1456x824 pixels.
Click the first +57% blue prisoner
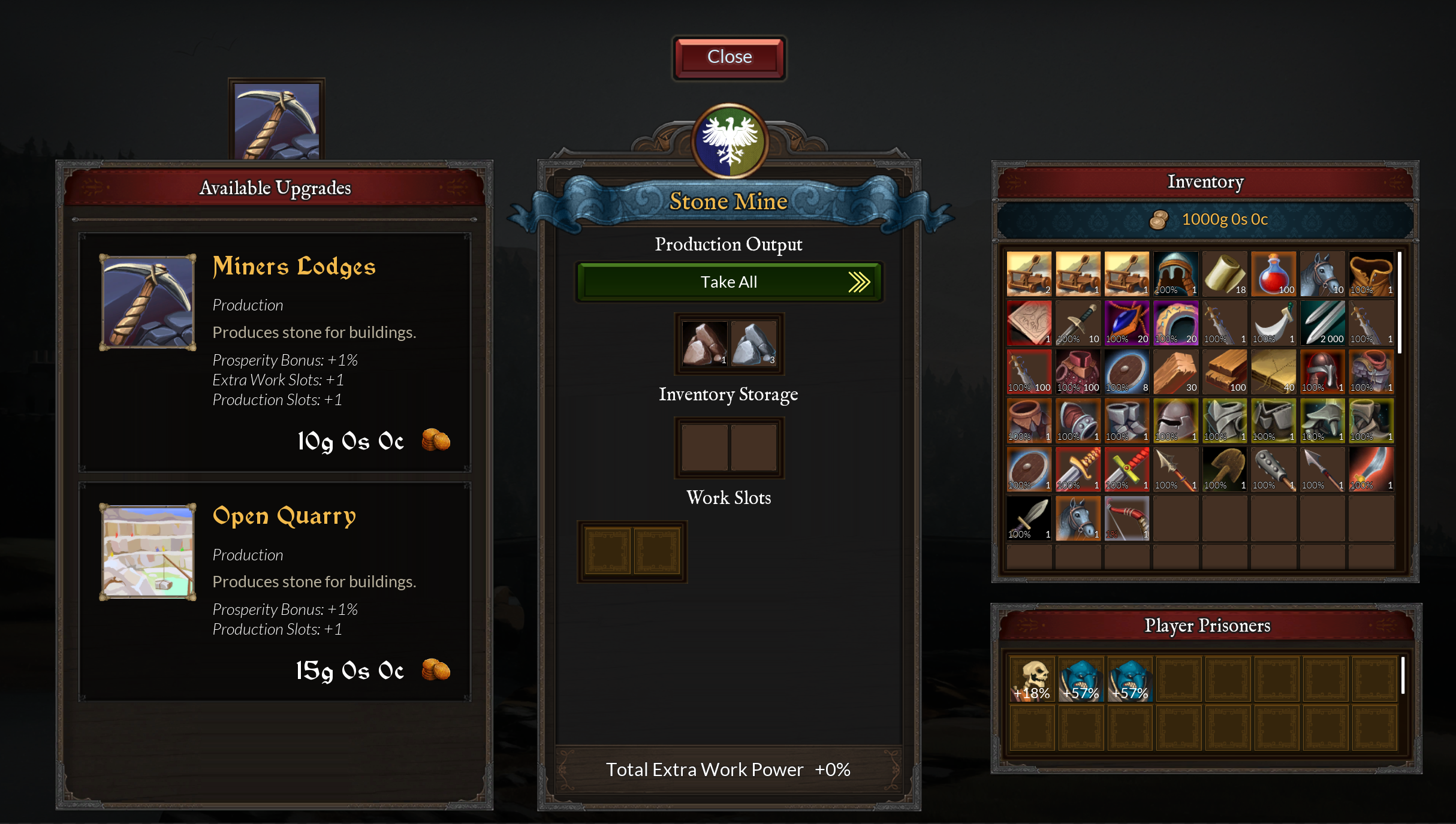pos(1080,678)
